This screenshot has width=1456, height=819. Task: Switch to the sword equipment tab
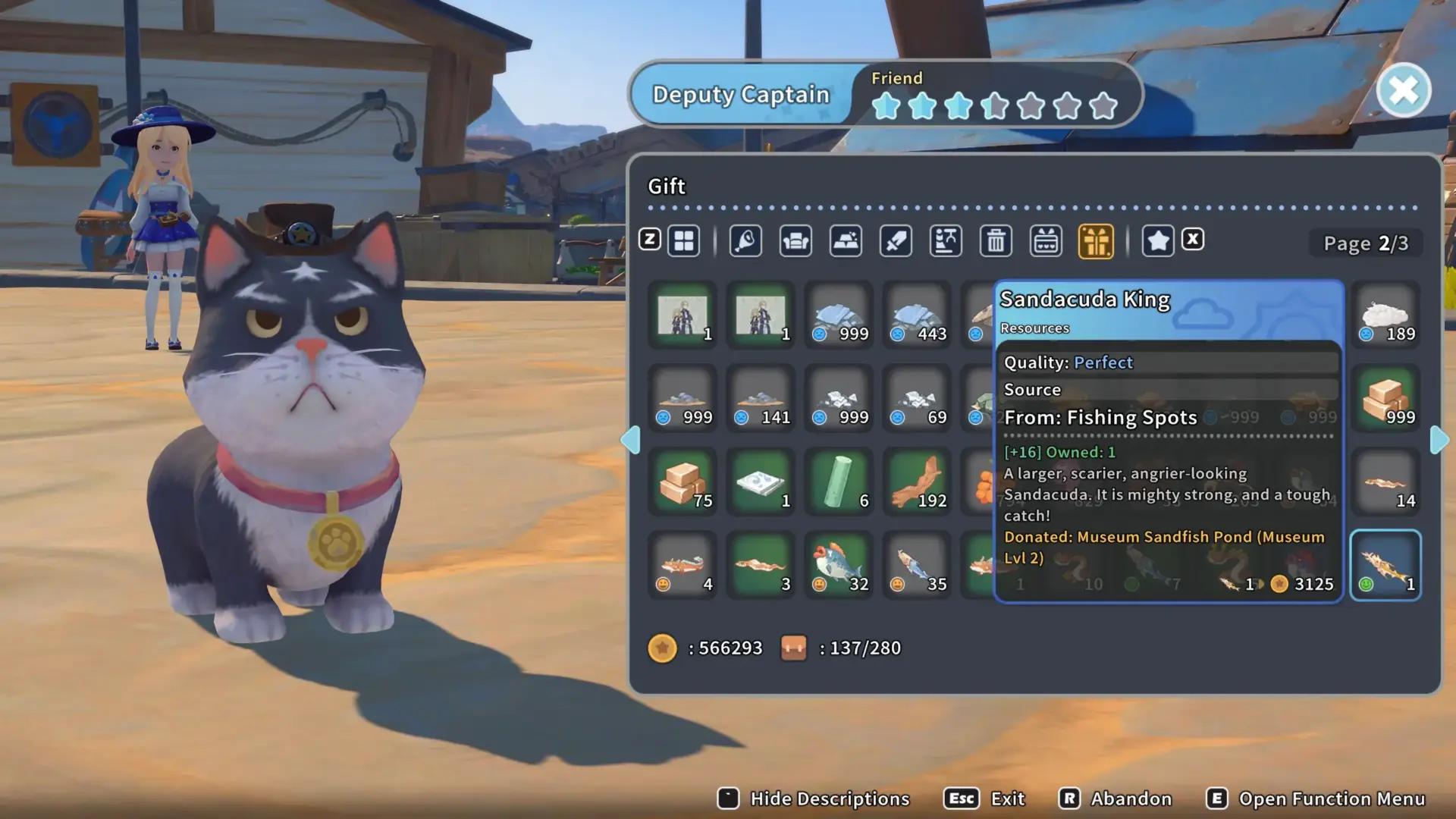click(896, 241)
